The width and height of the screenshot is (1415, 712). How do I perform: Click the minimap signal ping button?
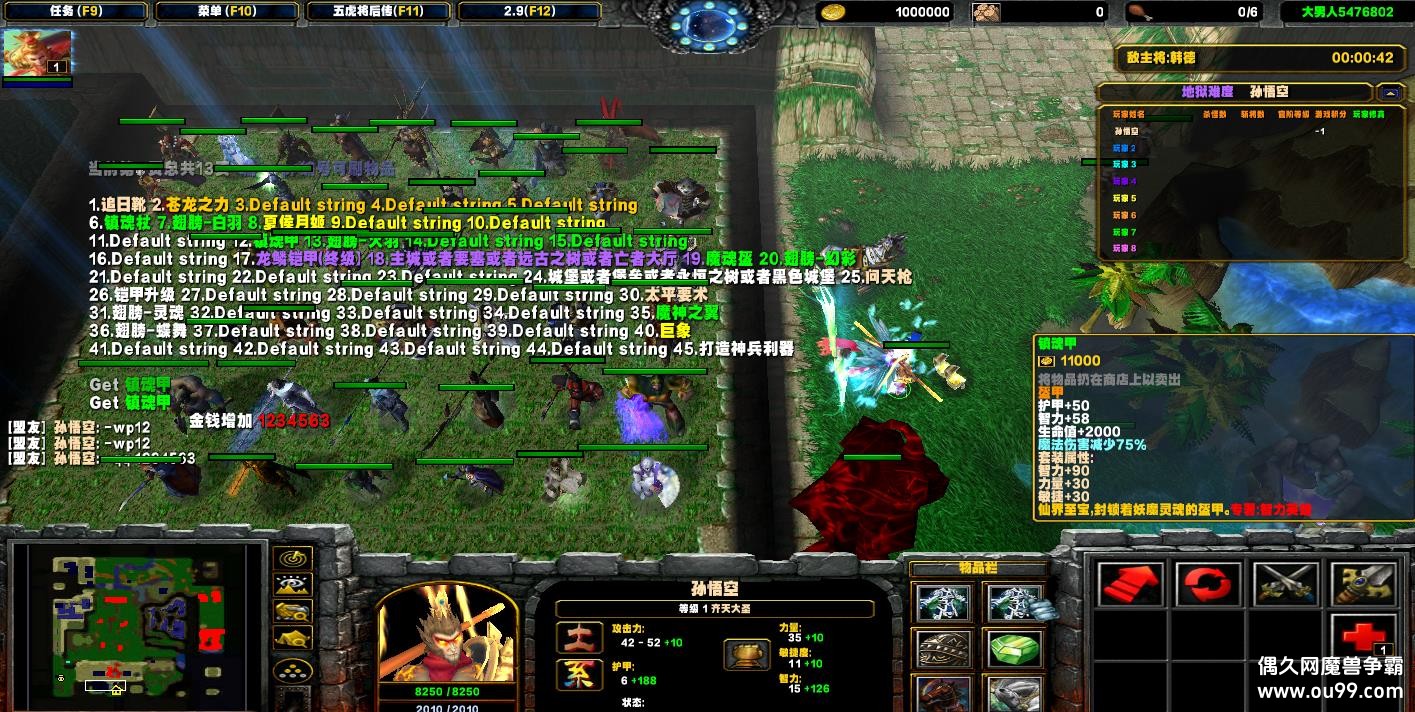pos(292,559)
